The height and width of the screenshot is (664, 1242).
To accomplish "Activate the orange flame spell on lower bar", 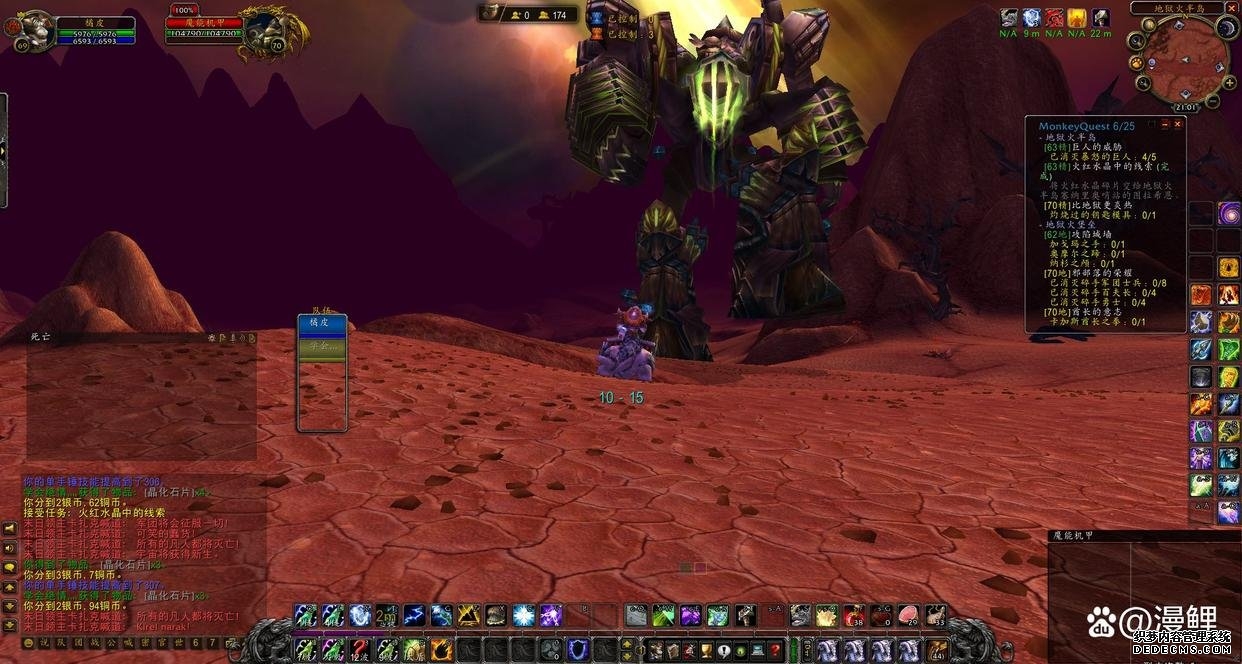I will click(x=442, y=651).
